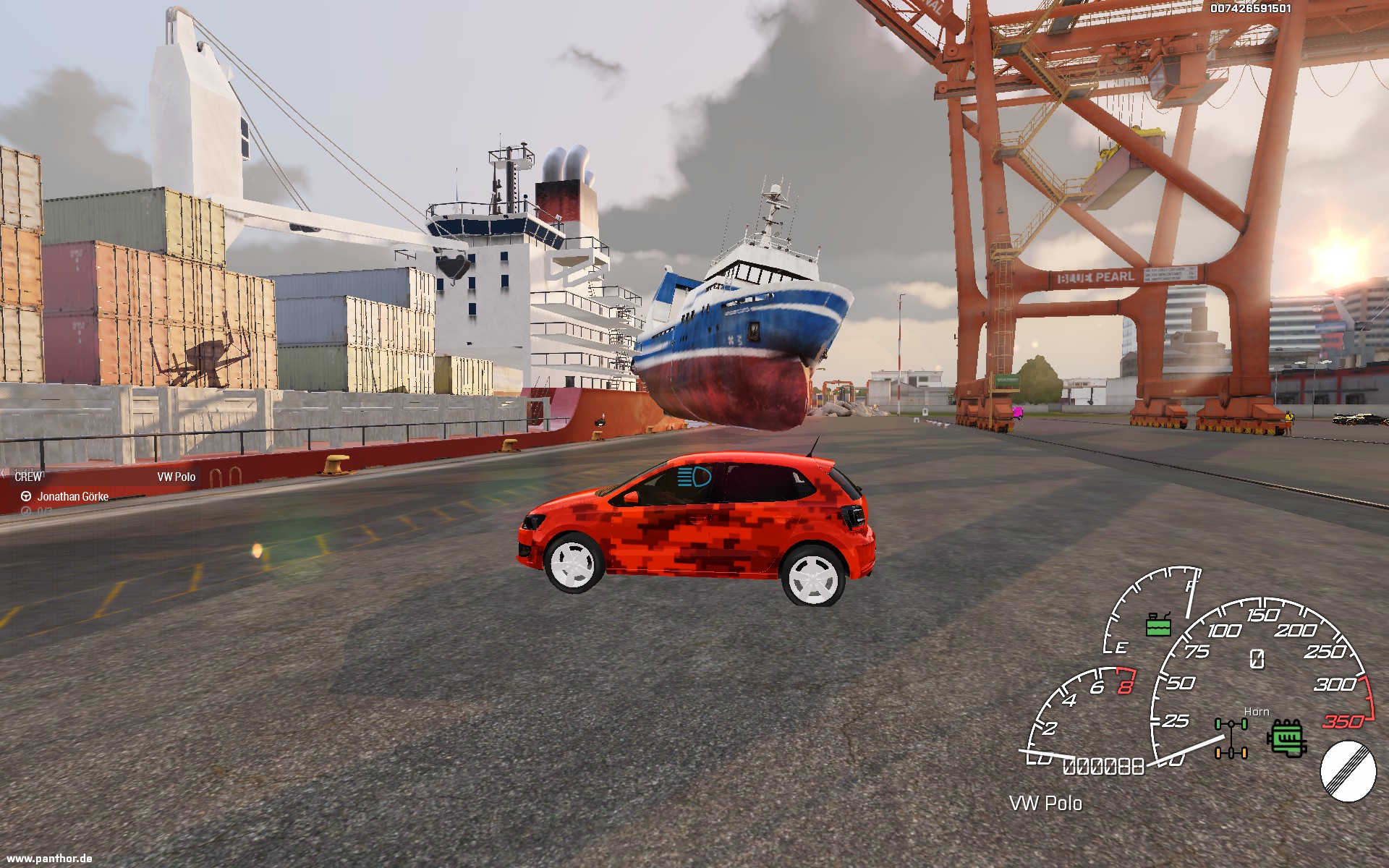Click the blue headlight indicator icon
Viewport: 1389px width, 868px height.
click(694, 477)
